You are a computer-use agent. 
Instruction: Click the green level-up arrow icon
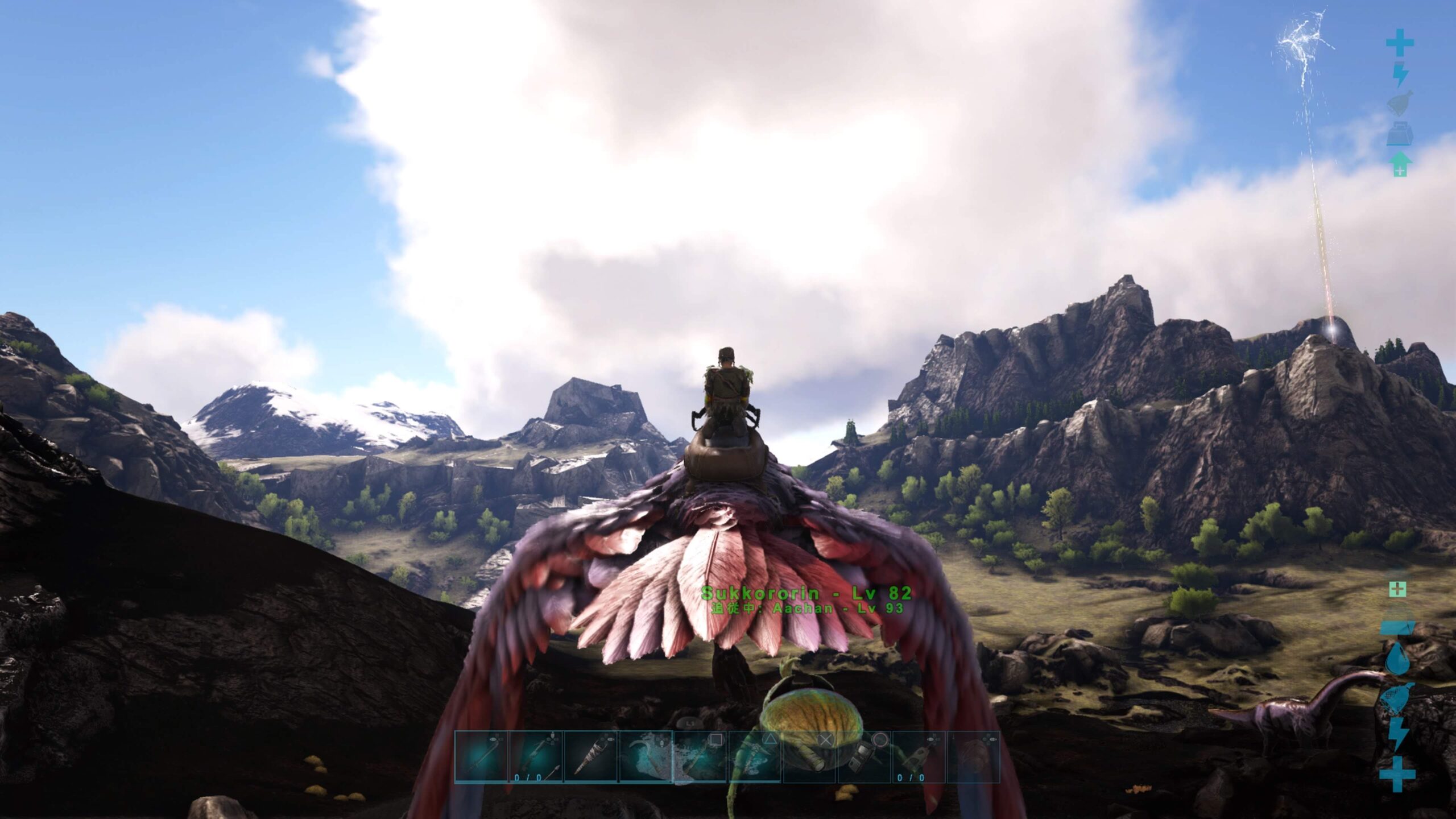click(x=1399, y=164)
